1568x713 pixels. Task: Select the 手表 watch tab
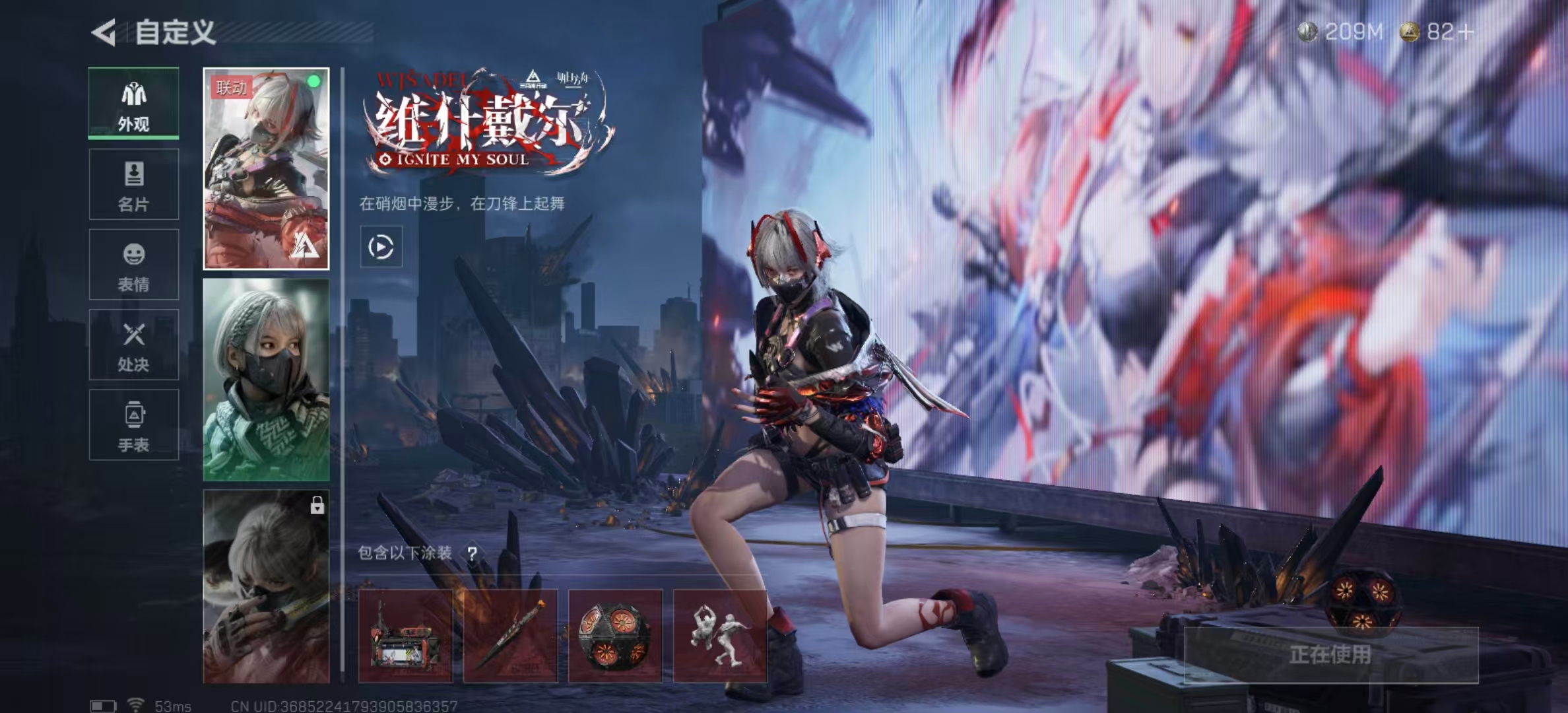(x=134, y=424)
